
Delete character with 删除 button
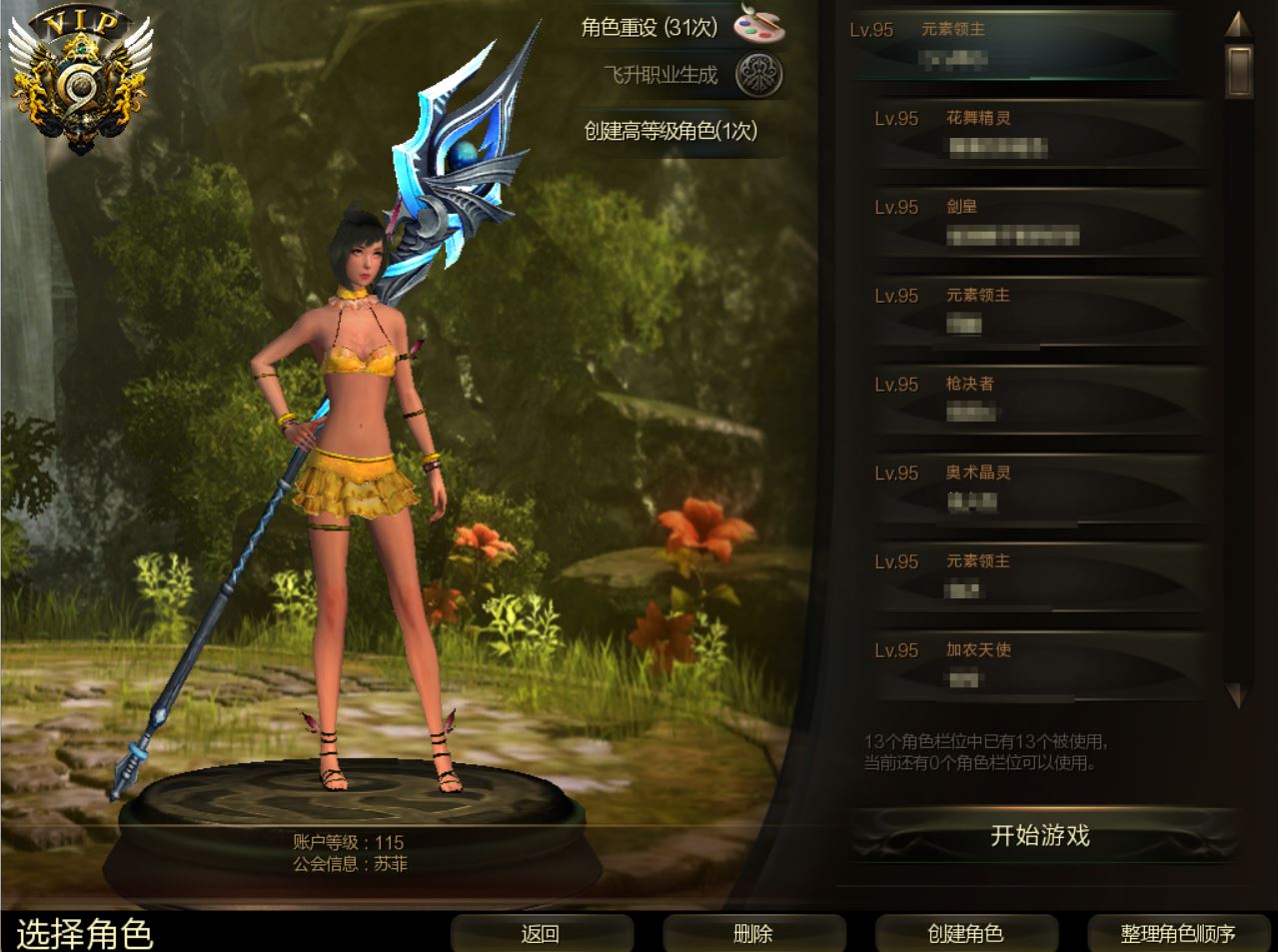click(x=753, y=933)
